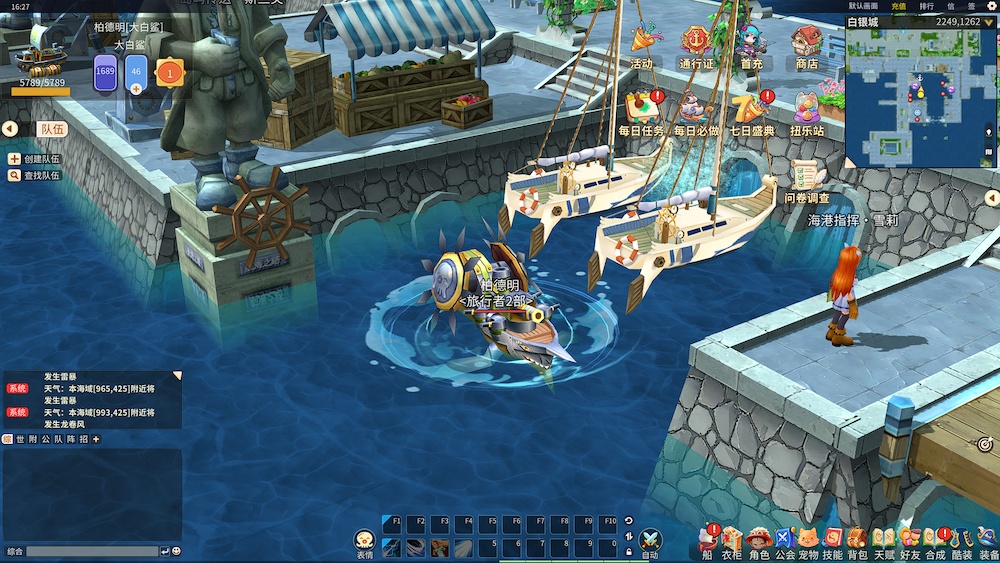The height and width of the screenshot is (563, 1000).
Task: Open the 表情 emote menu
Action: pyautogui.click(x=364, y=542)
